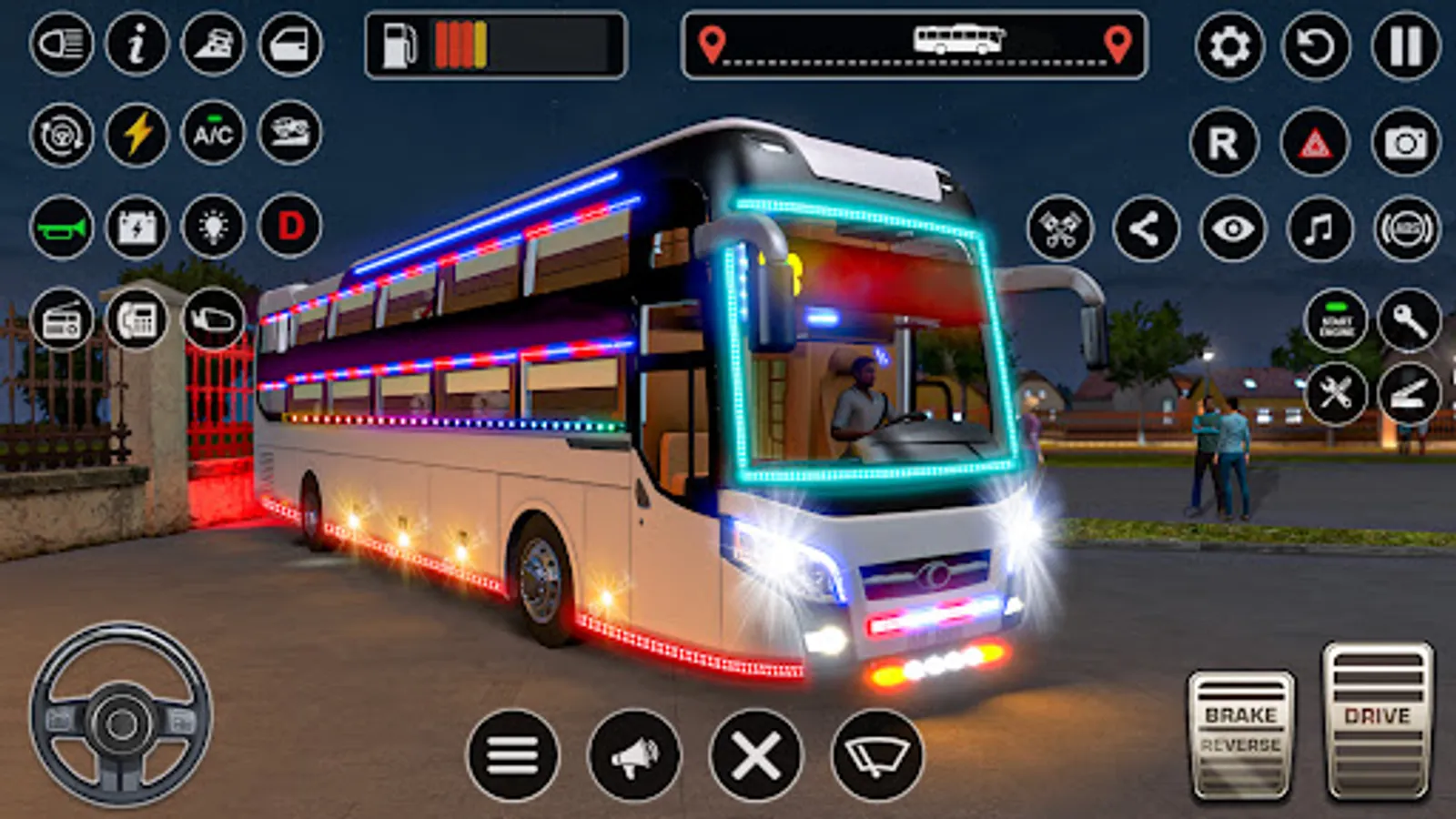Screen dimensions: 1456x819
Task: Open the camera view button
Action: pos(1405,143)
